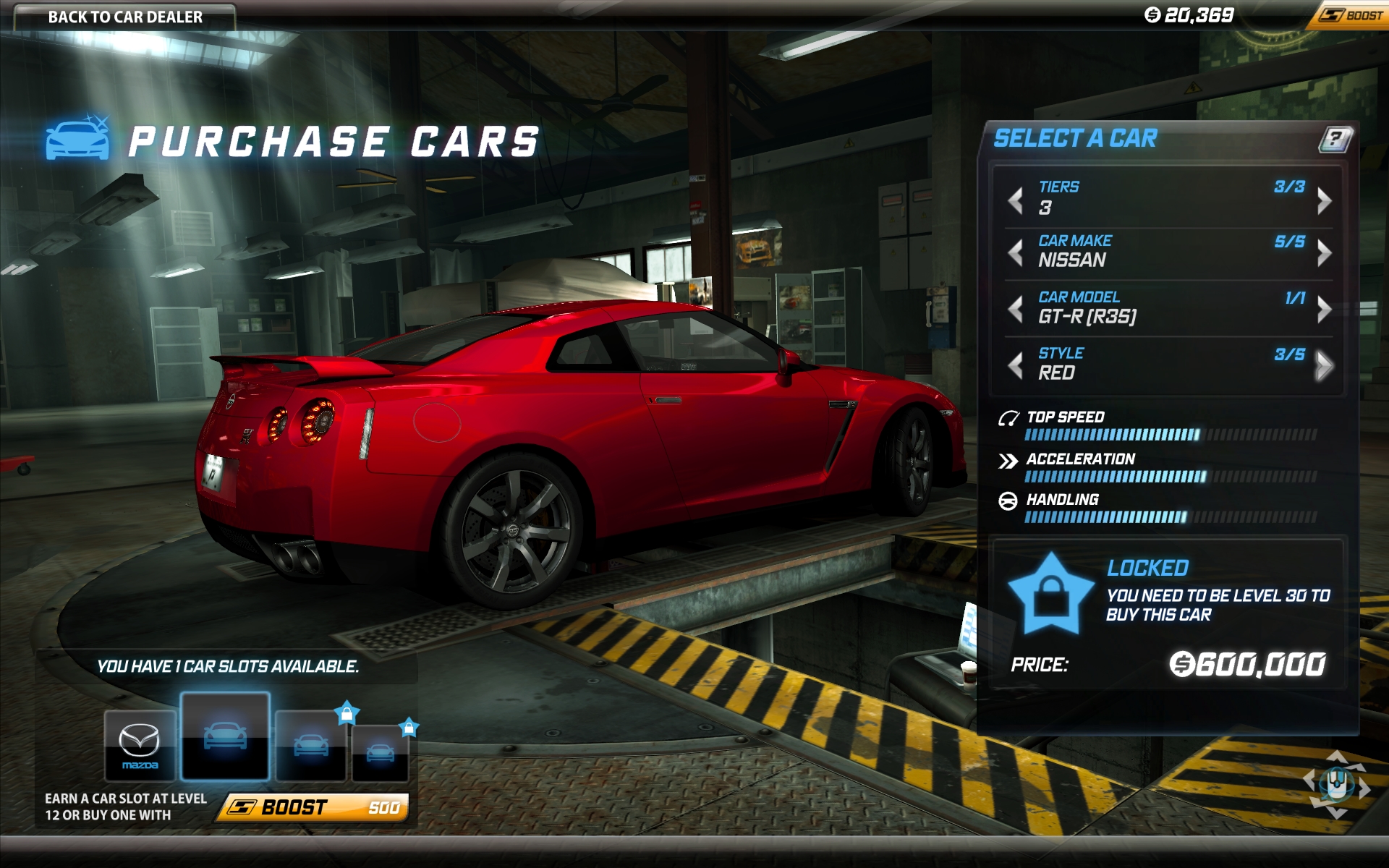
Task: Advance to the next car tier
Action: 1324,200
